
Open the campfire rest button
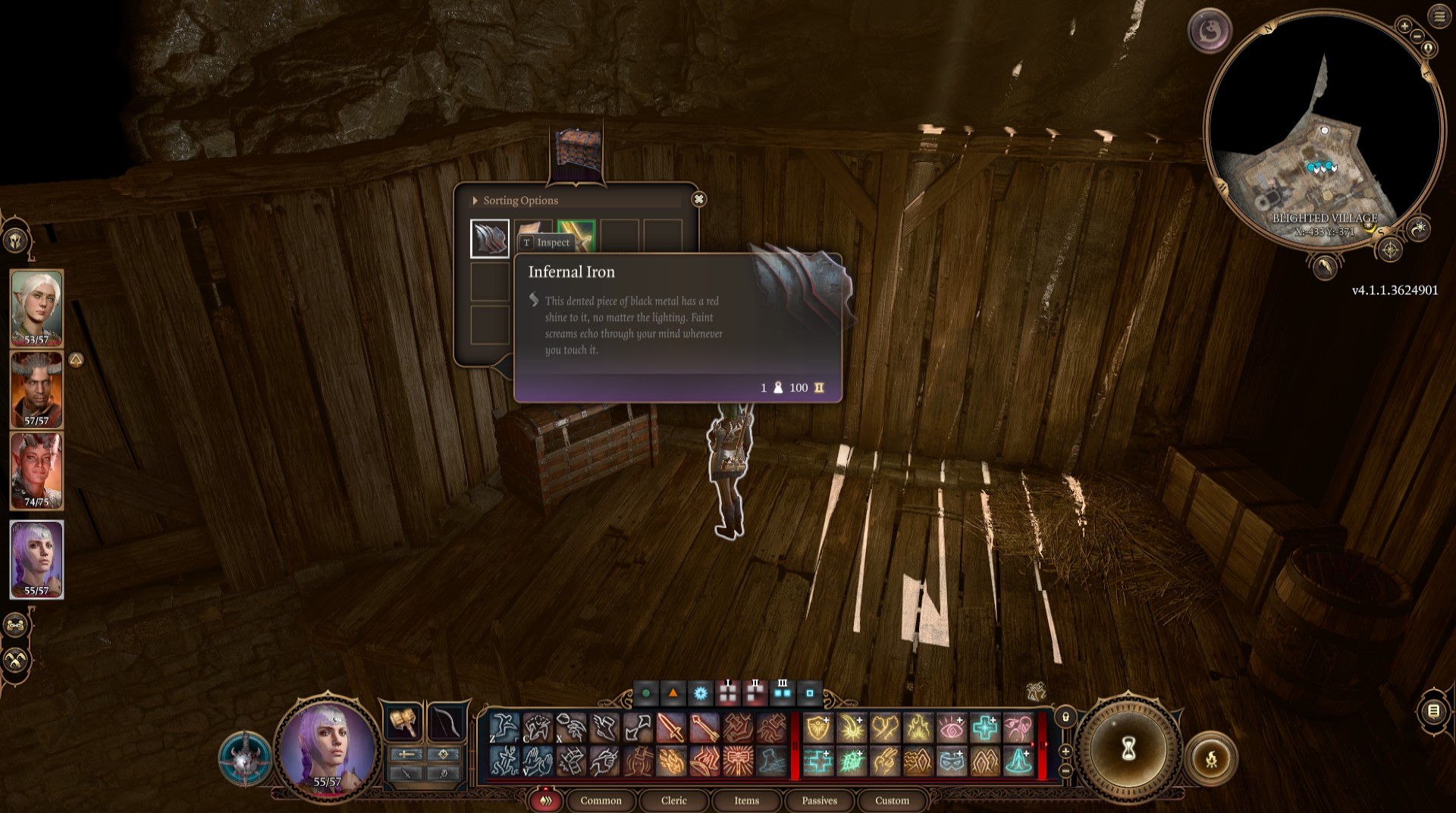tap(1210, 758)
